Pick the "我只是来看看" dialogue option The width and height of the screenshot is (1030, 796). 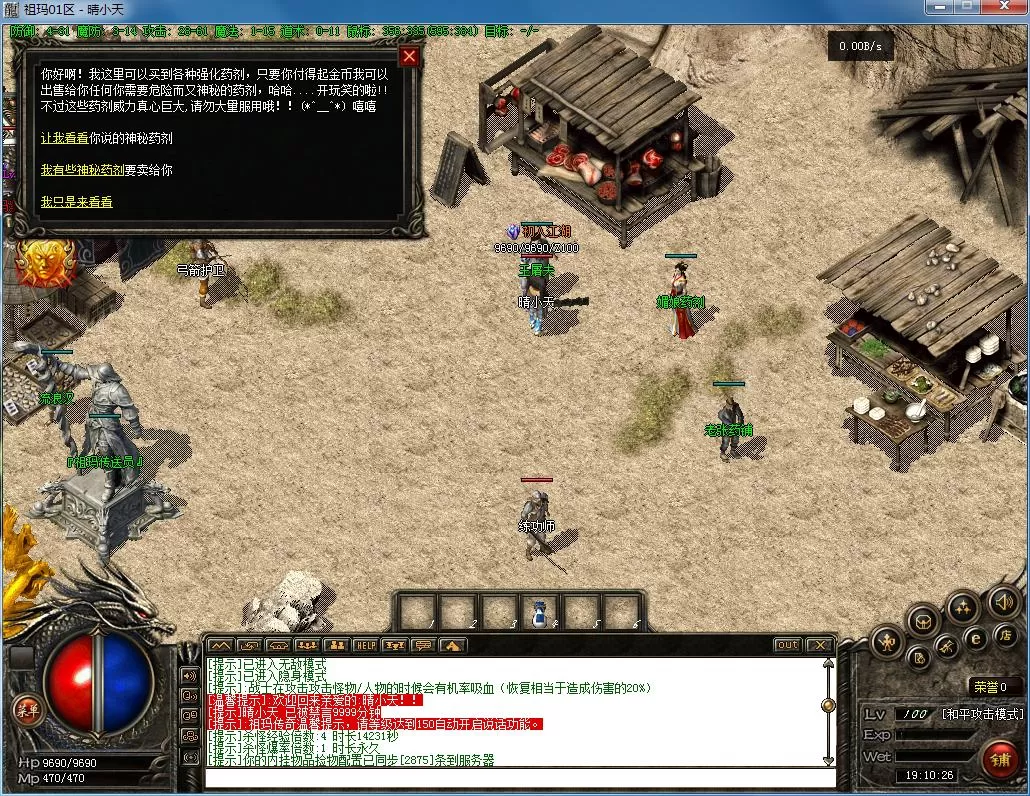[x=77, y=202]
